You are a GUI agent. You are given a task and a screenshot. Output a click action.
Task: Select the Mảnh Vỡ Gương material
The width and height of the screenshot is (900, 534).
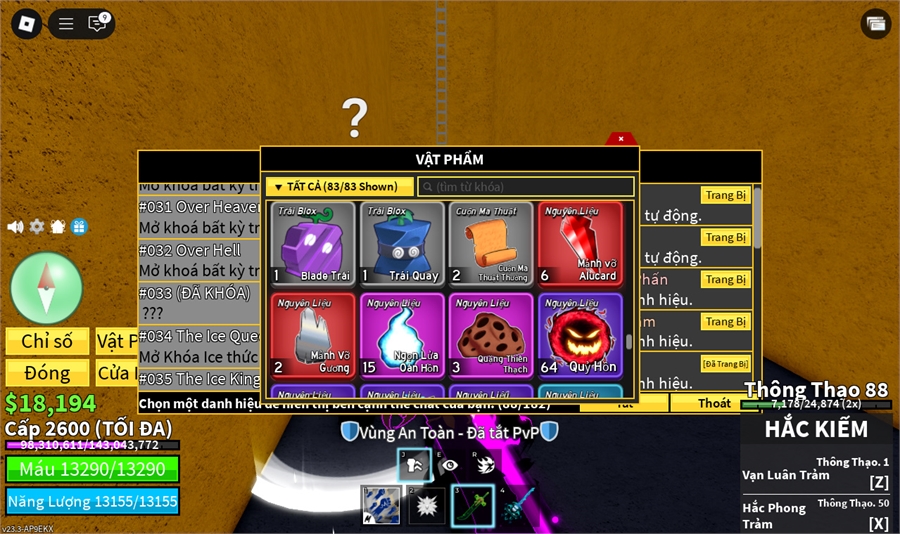(313, 334)
